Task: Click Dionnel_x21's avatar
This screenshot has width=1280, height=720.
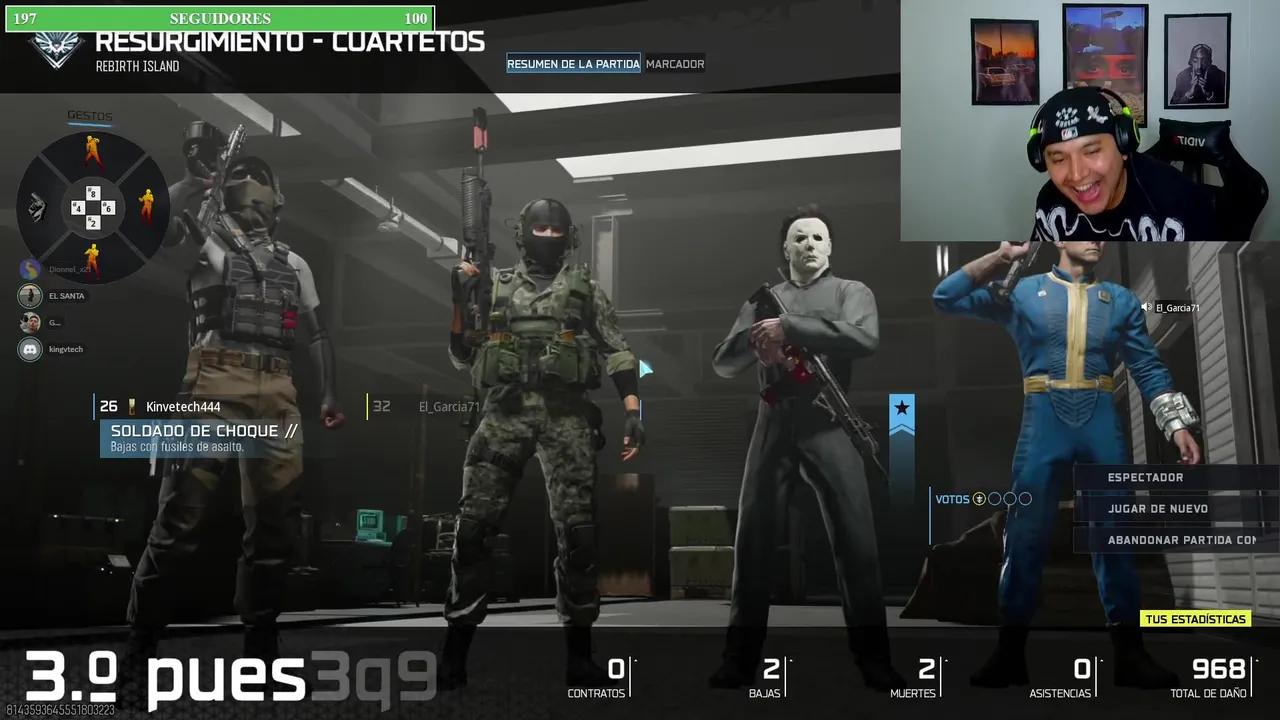Action: [x=28, y=268]
